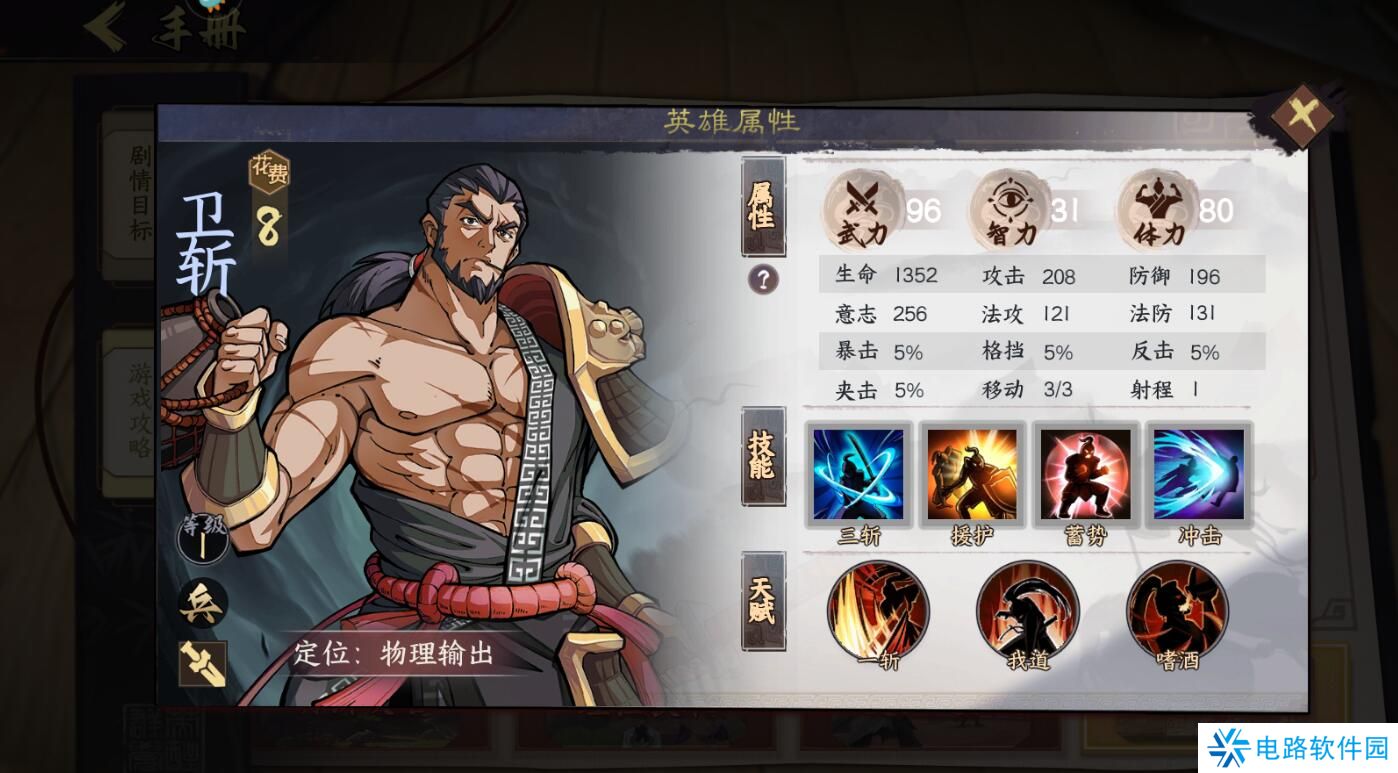Image resolution: width=1398 pixels, height=773 pixels.
Task: Click the 蓄势 skill icon
Action: click(x=1085, y=474)
